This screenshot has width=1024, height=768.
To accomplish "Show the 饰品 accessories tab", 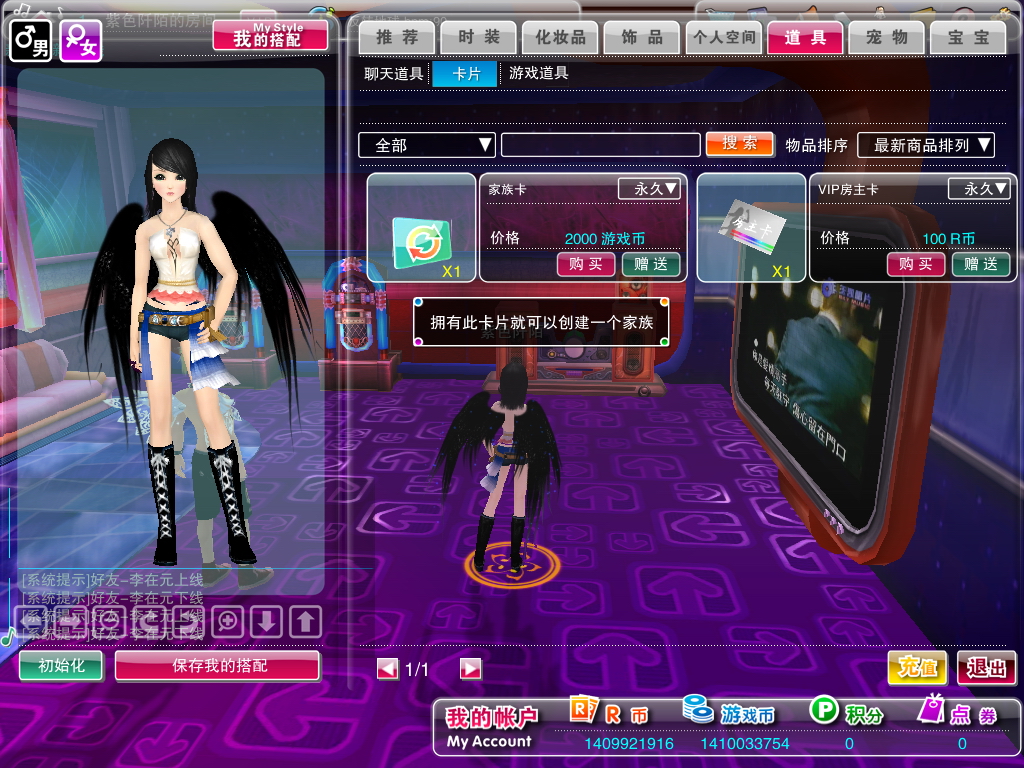I will [642, 38].
